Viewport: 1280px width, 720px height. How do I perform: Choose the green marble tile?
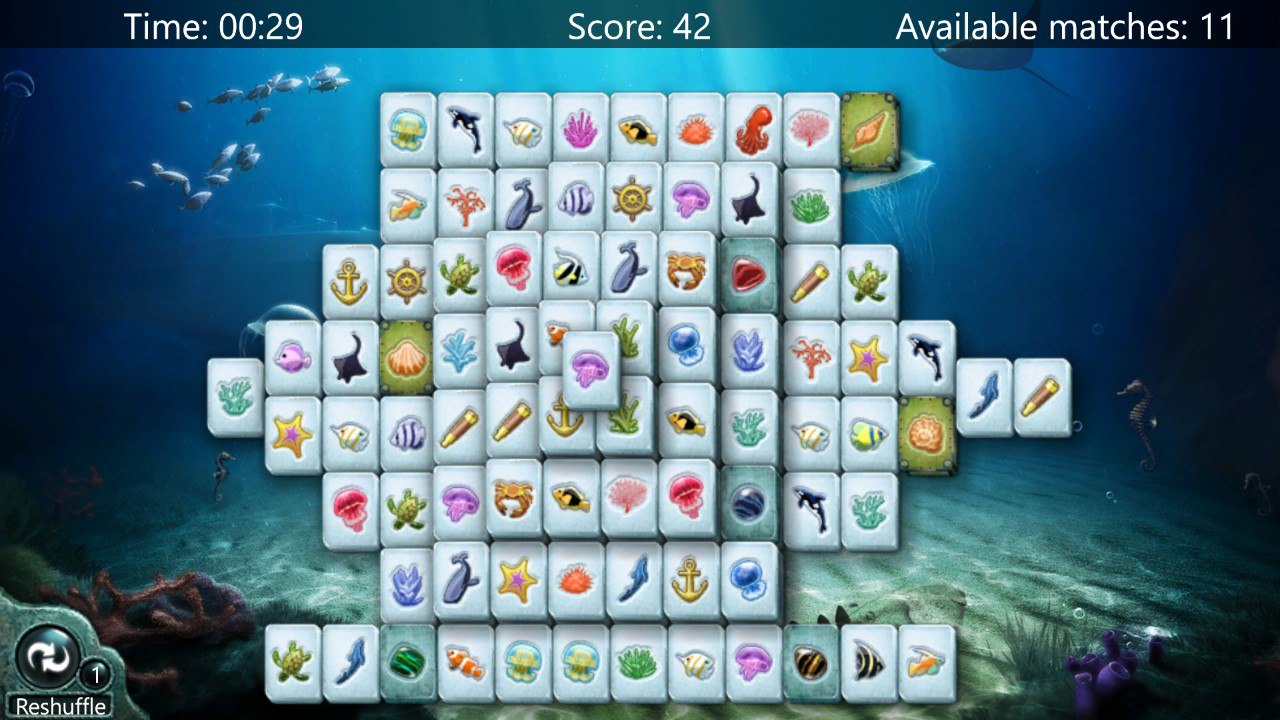click(x=408, y=661)
